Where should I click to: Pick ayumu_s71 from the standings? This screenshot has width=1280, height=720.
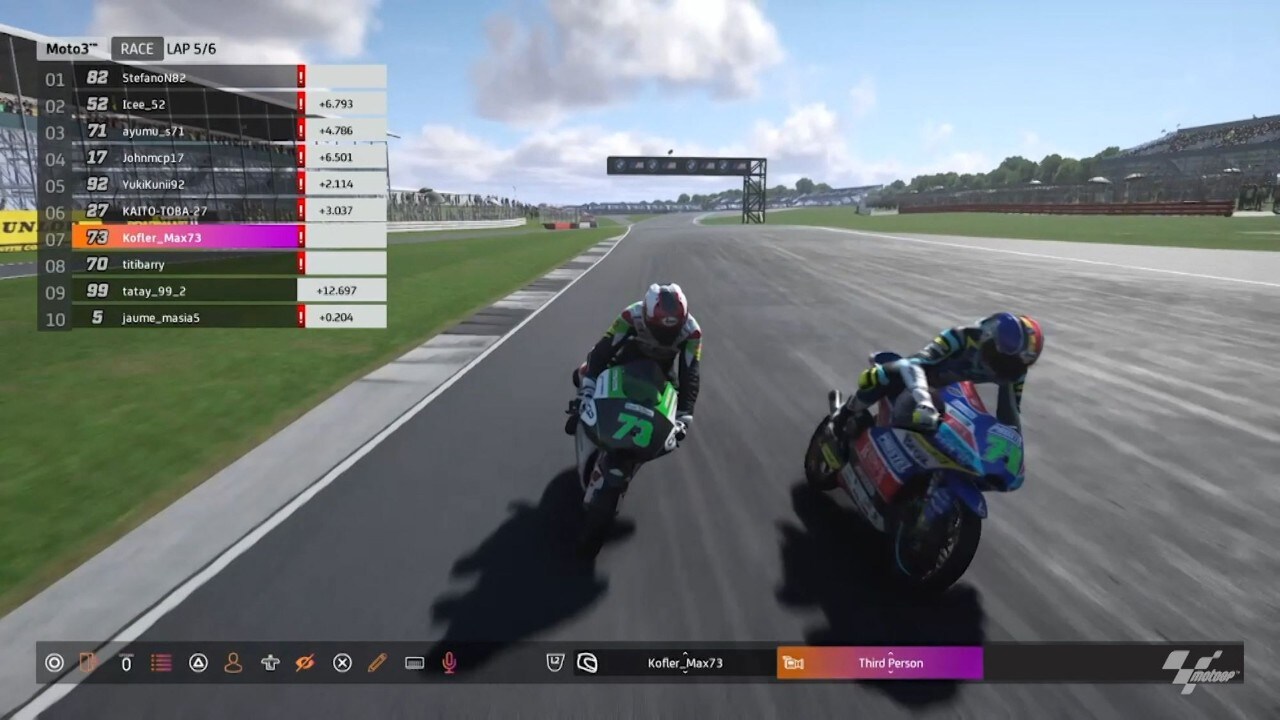(x=185, y=131)
